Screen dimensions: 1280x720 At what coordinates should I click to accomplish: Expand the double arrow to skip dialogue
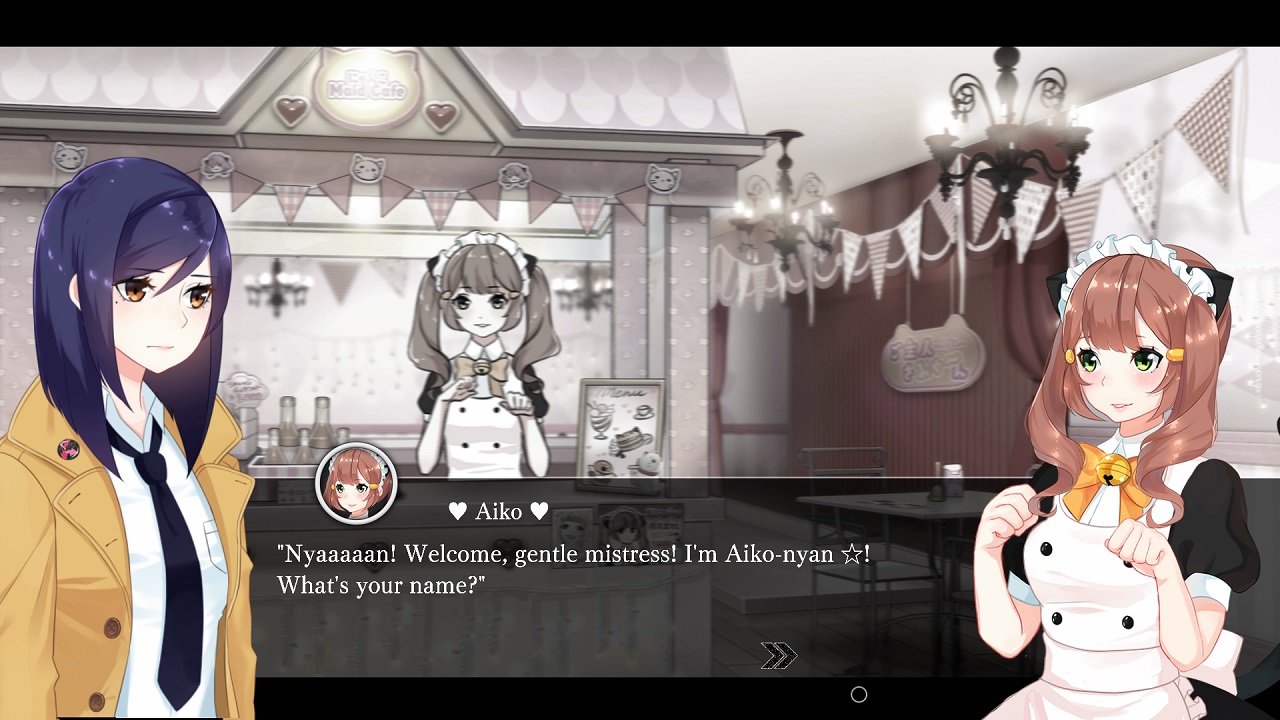pyautogui.click(x=778, y=655)
